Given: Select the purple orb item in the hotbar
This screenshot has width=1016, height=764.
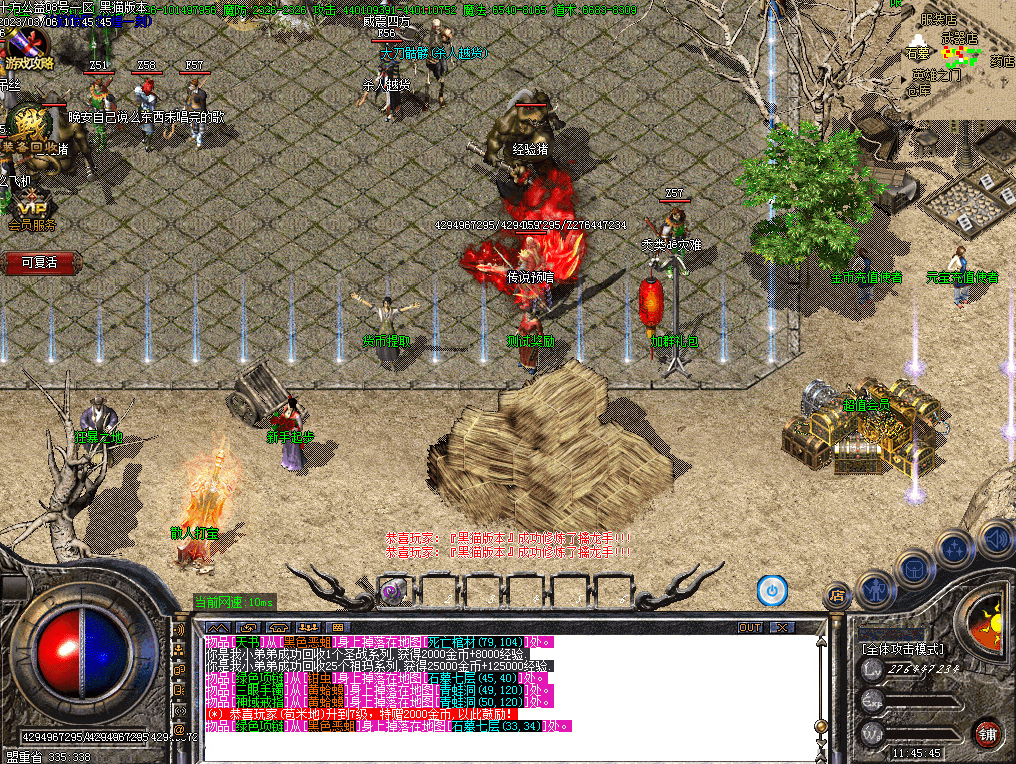Looking at the screenshot, I should [x=393, y=592].
